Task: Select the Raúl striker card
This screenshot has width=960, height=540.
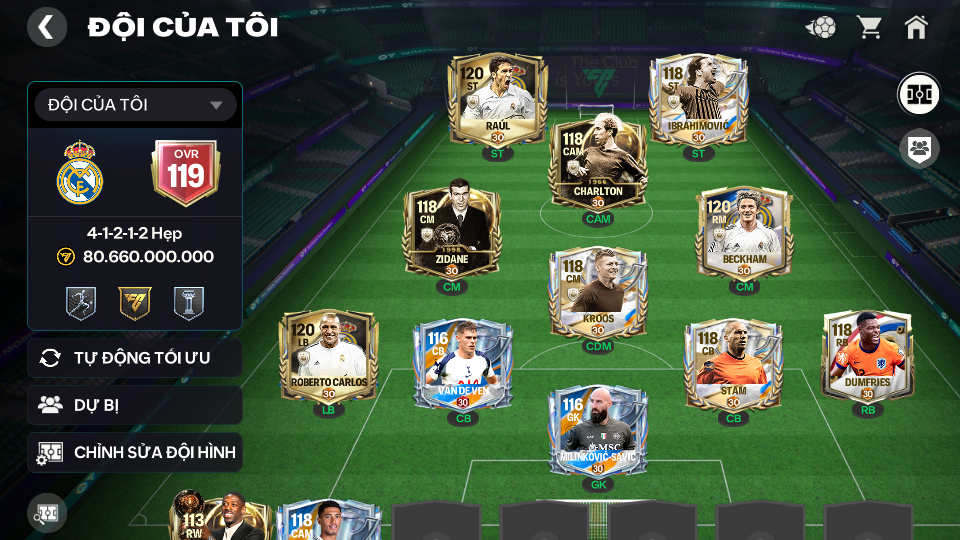Action: pos(497,100)
